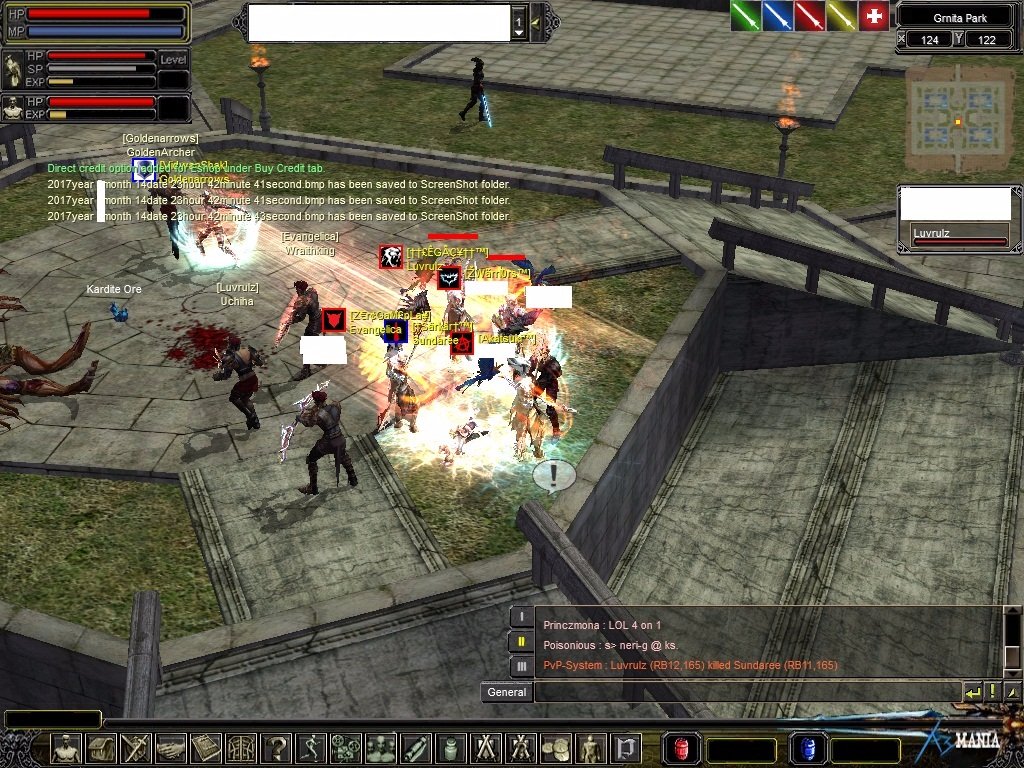Switch to chat tab III
1024x768 pixels.
521,666
